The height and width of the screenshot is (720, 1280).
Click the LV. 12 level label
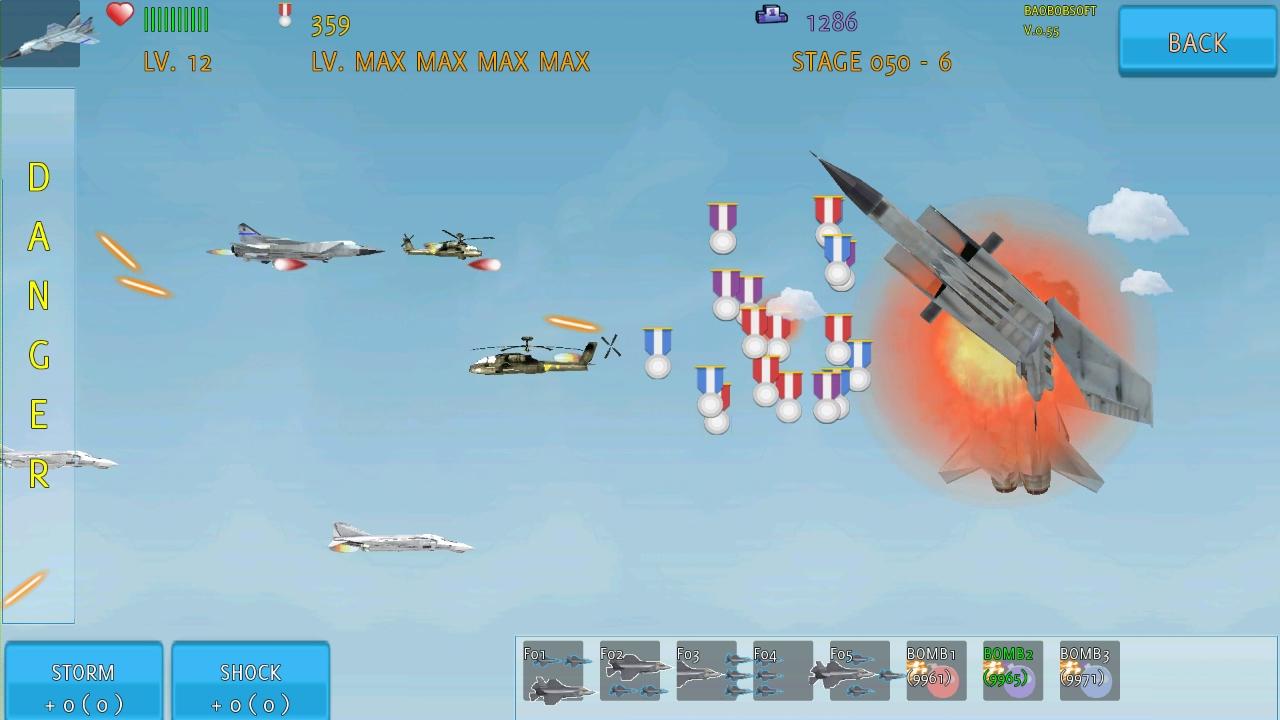pyautogui.click(x=176, y=62)
